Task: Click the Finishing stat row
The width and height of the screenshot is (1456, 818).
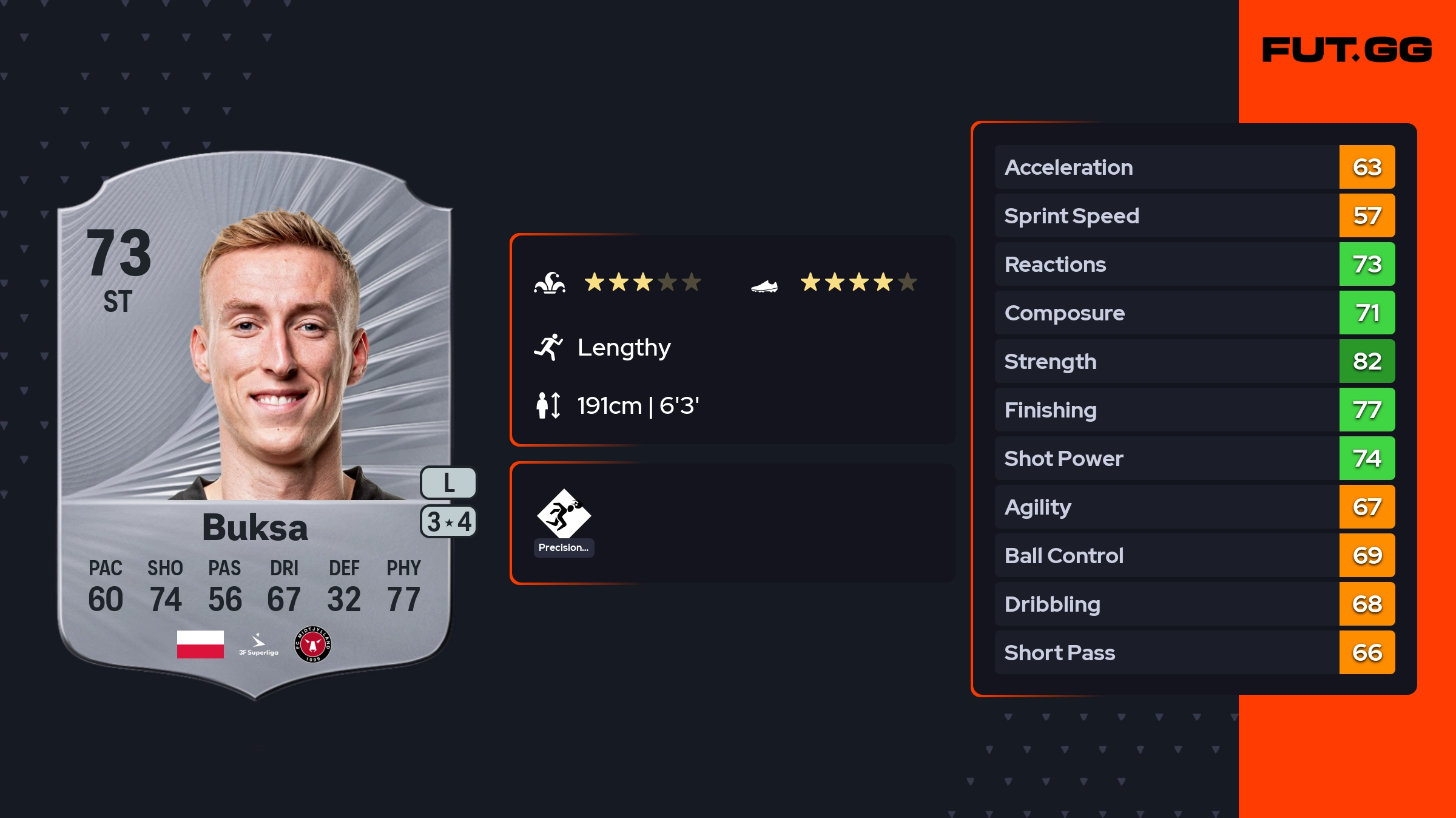Action: tap(1194, 410)
